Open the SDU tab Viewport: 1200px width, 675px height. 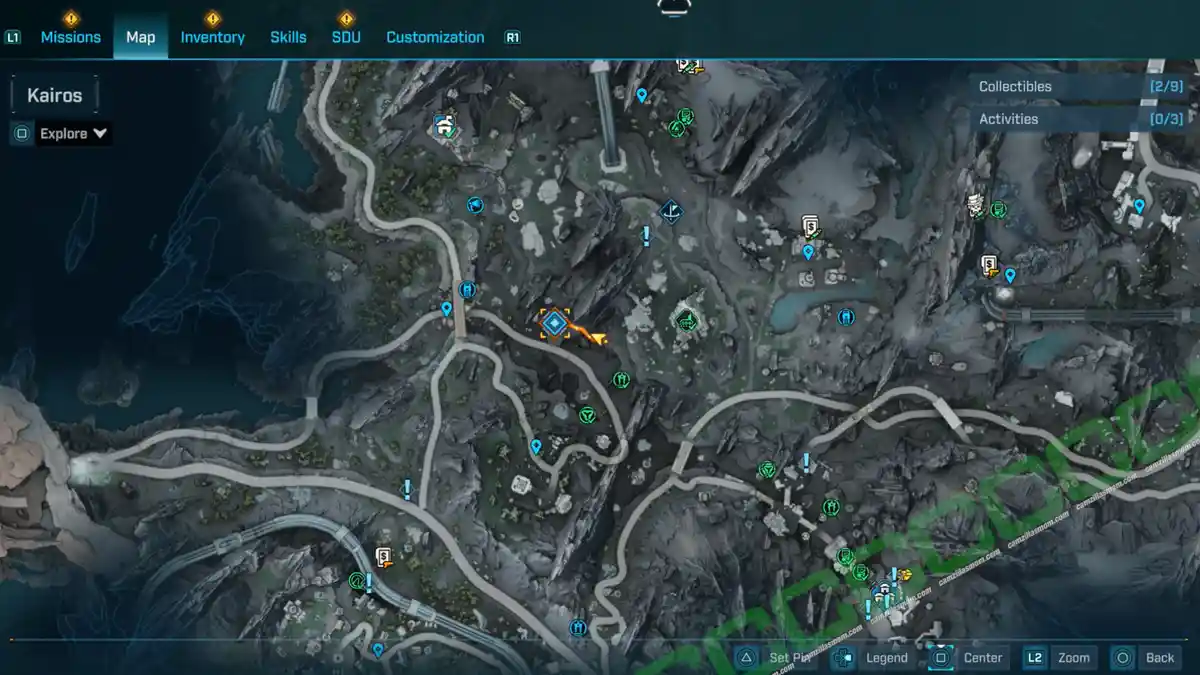[x=346, y=37]
